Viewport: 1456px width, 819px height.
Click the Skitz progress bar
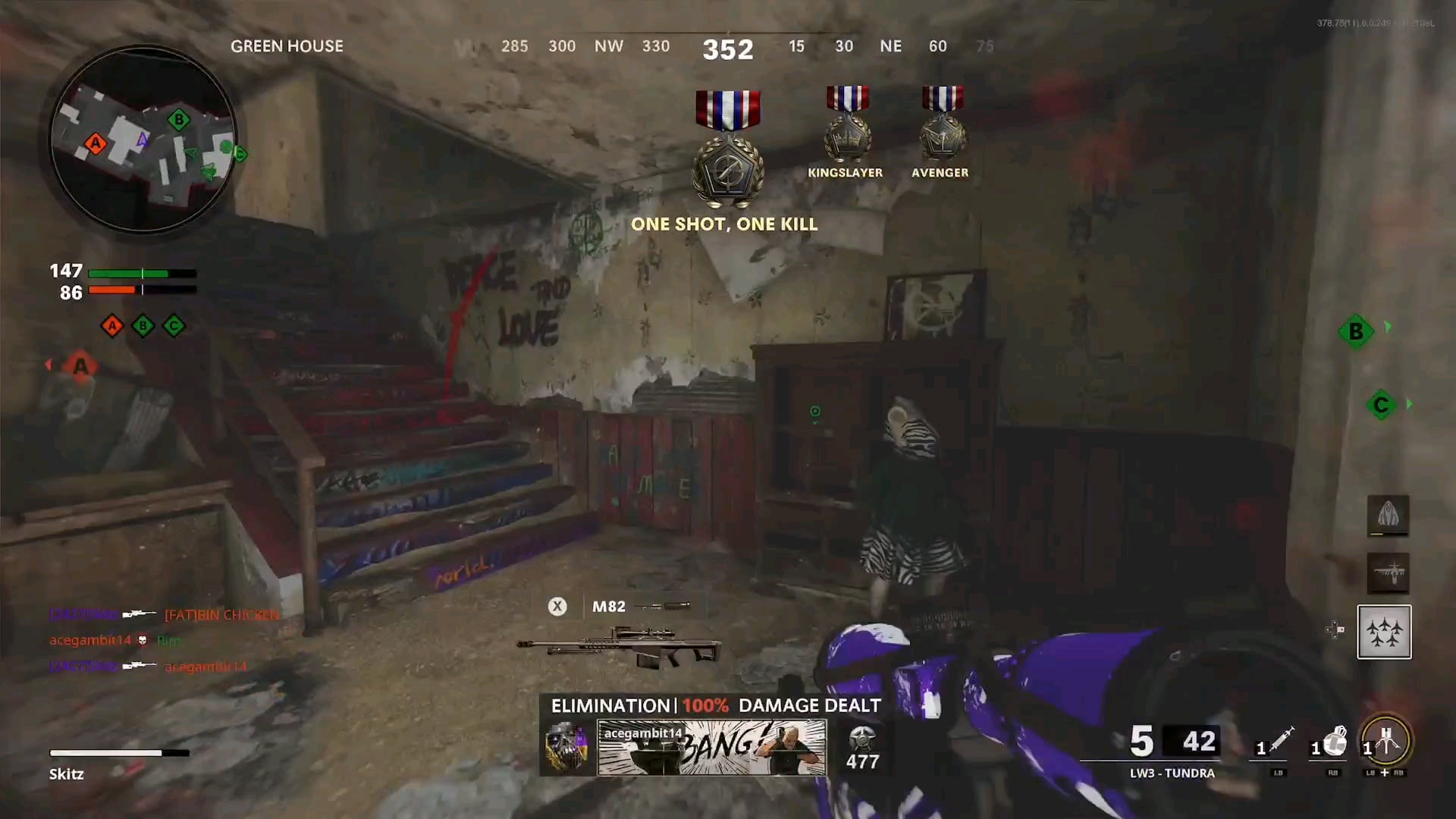point(119,753)
